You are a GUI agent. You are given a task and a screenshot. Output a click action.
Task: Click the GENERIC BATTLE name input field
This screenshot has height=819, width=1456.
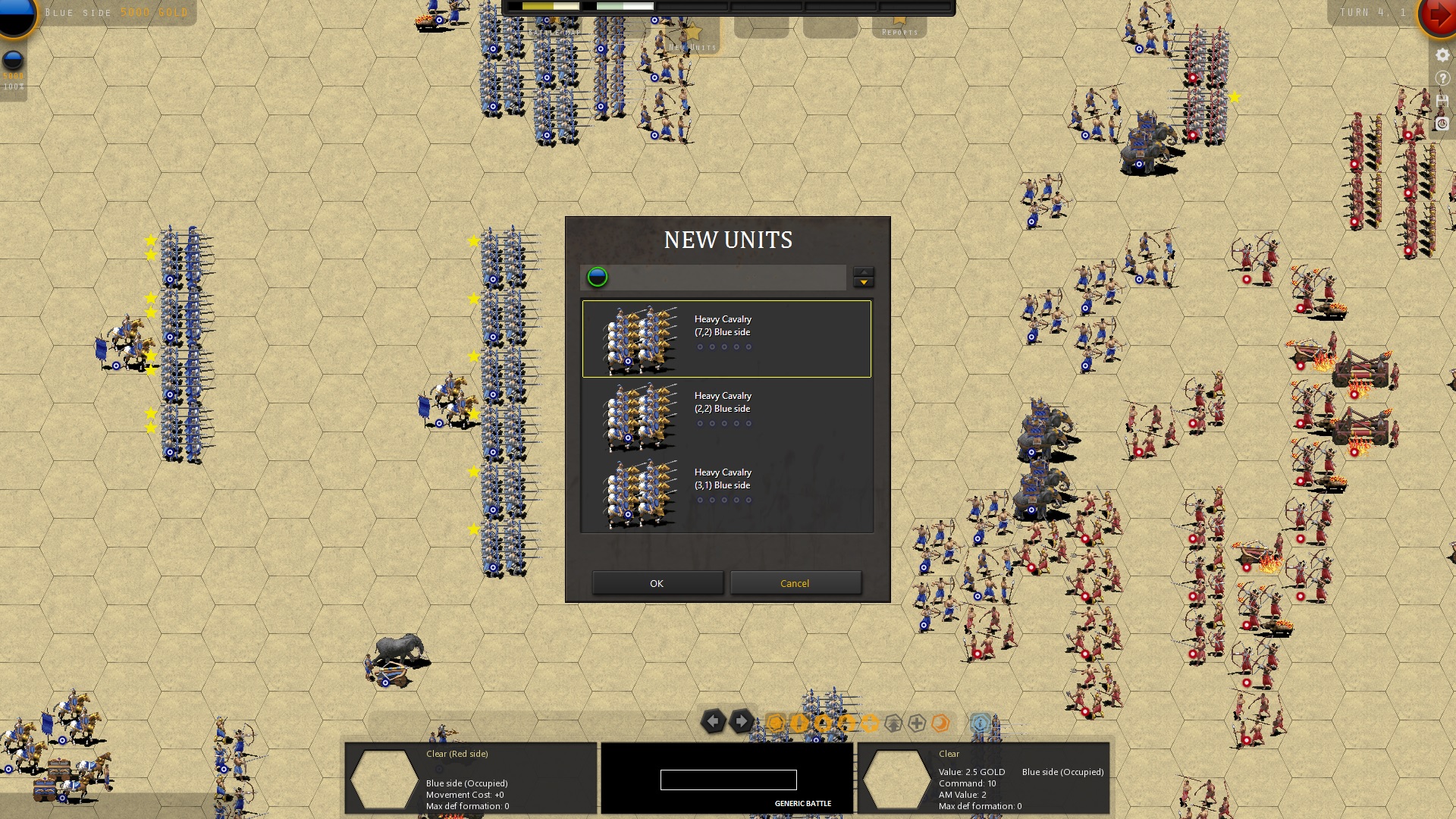[728, 780]
